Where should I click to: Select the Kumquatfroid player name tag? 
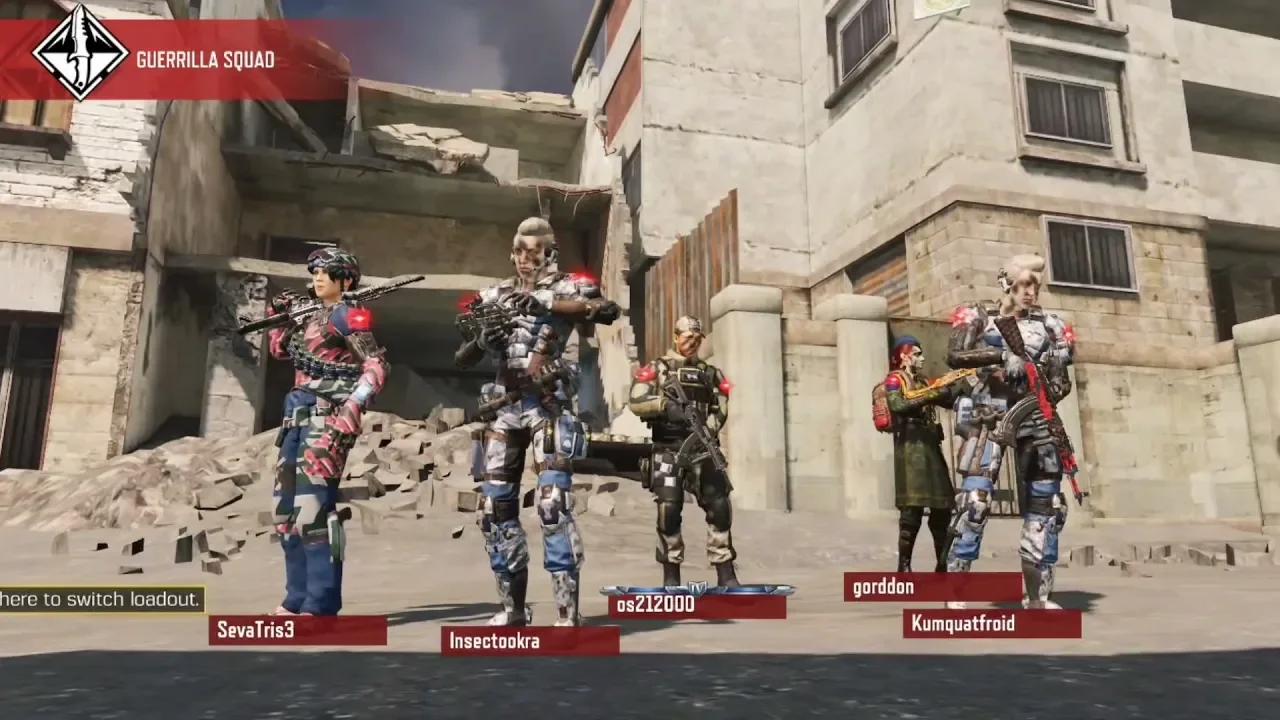(x=991, y=624)
